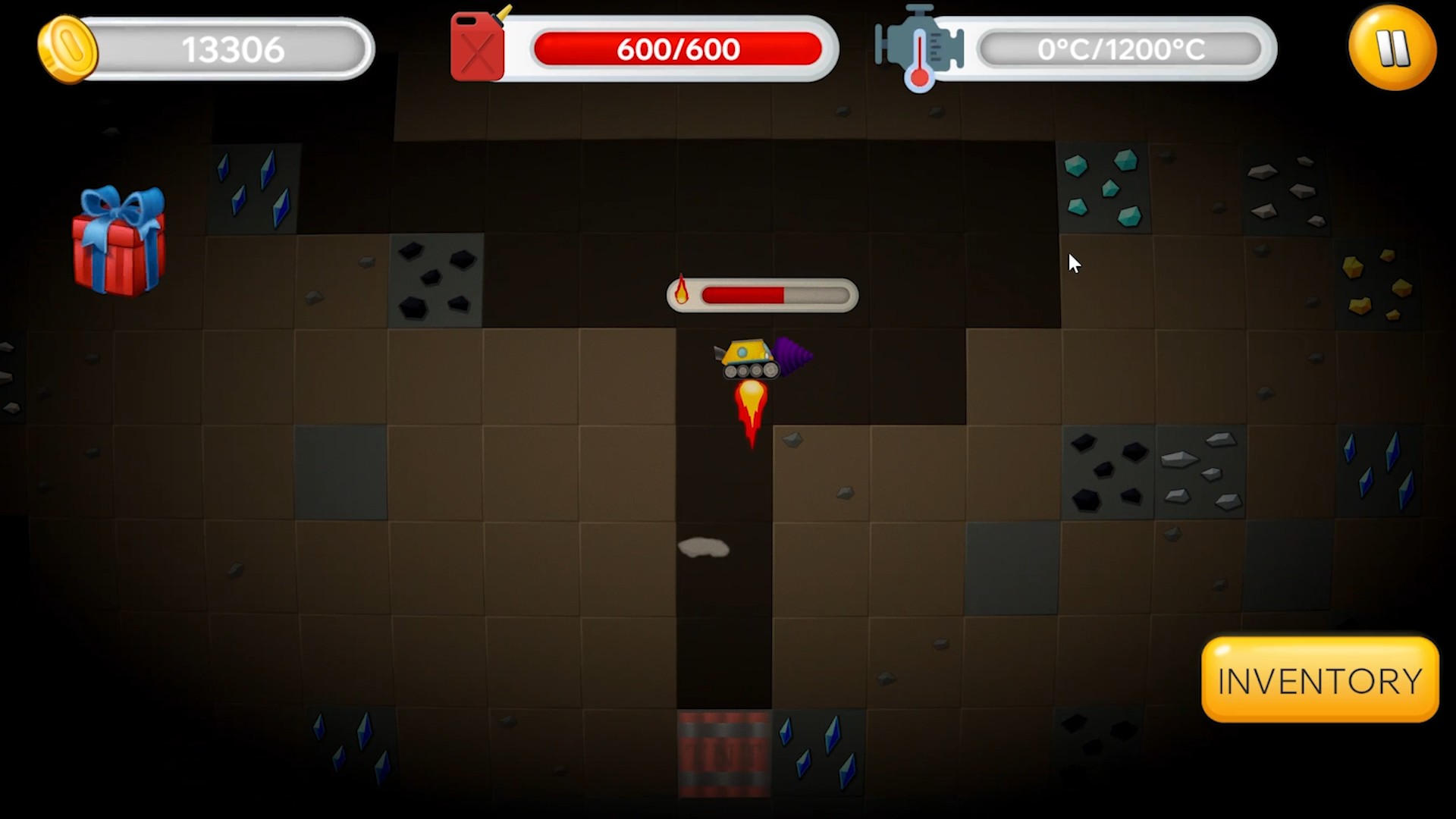Click the fuel bar showing 600/600
Image resolution: width=1456 pixels, height=819 pixels.
pyautogui.click(x=677, y=49)
